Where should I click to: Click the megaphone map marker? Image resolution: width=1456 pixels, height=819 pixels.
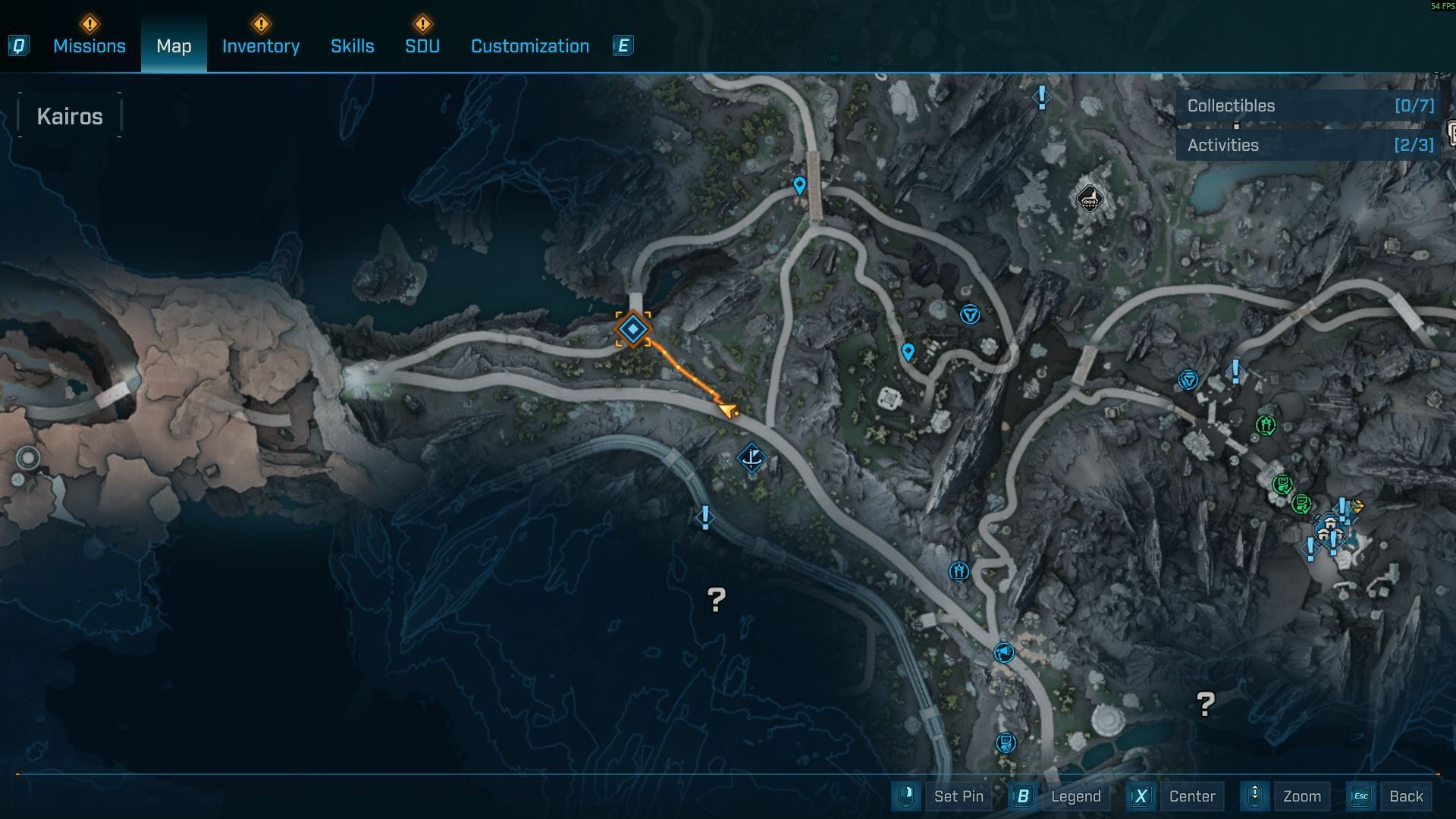[1003, 652]
